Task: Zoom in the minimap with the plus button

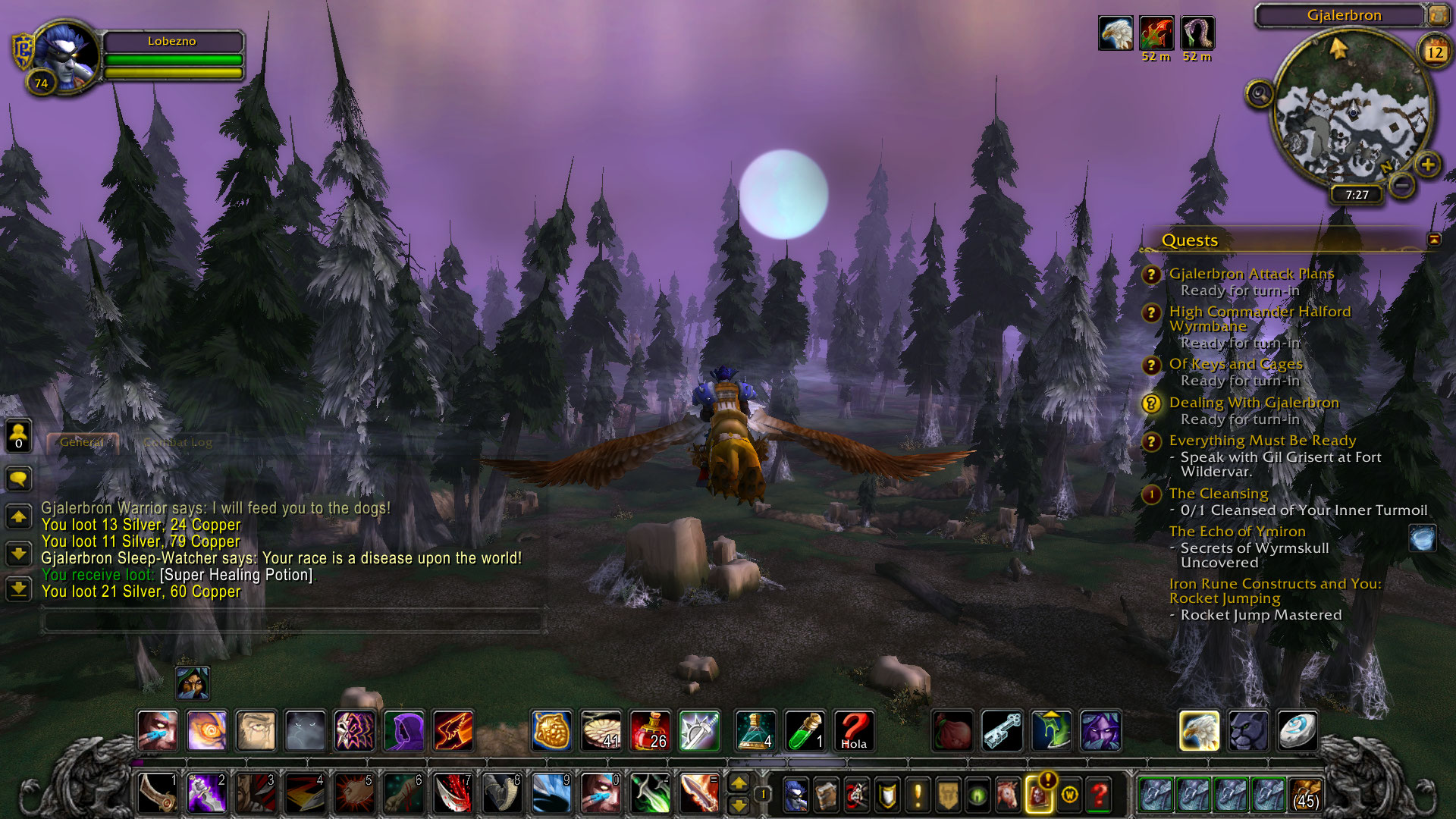Action: click(1428, 165)
